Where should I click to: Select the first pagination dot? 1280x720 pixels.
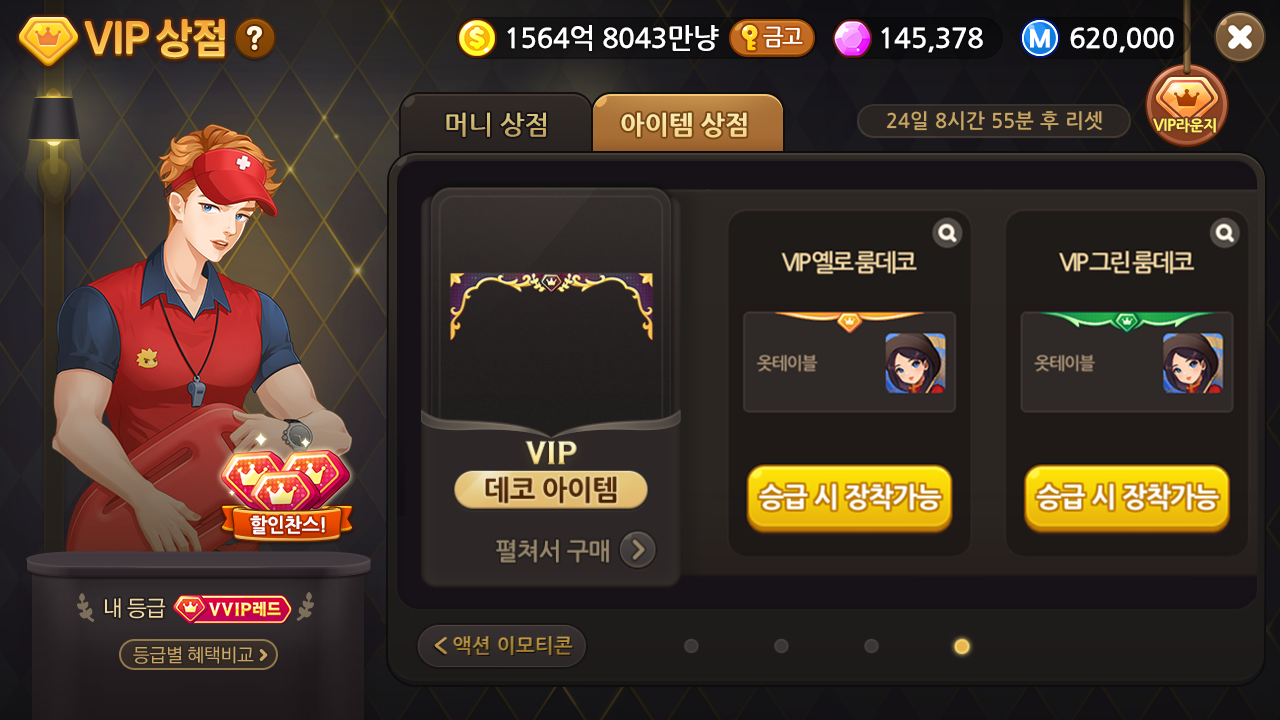click(691, 647)
